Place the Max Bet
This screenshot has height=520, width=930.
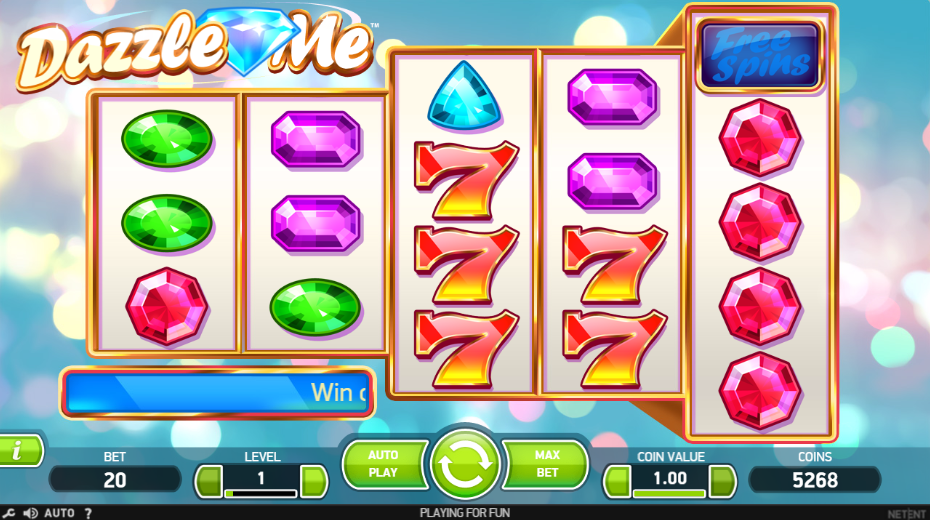tap(546, 464)
